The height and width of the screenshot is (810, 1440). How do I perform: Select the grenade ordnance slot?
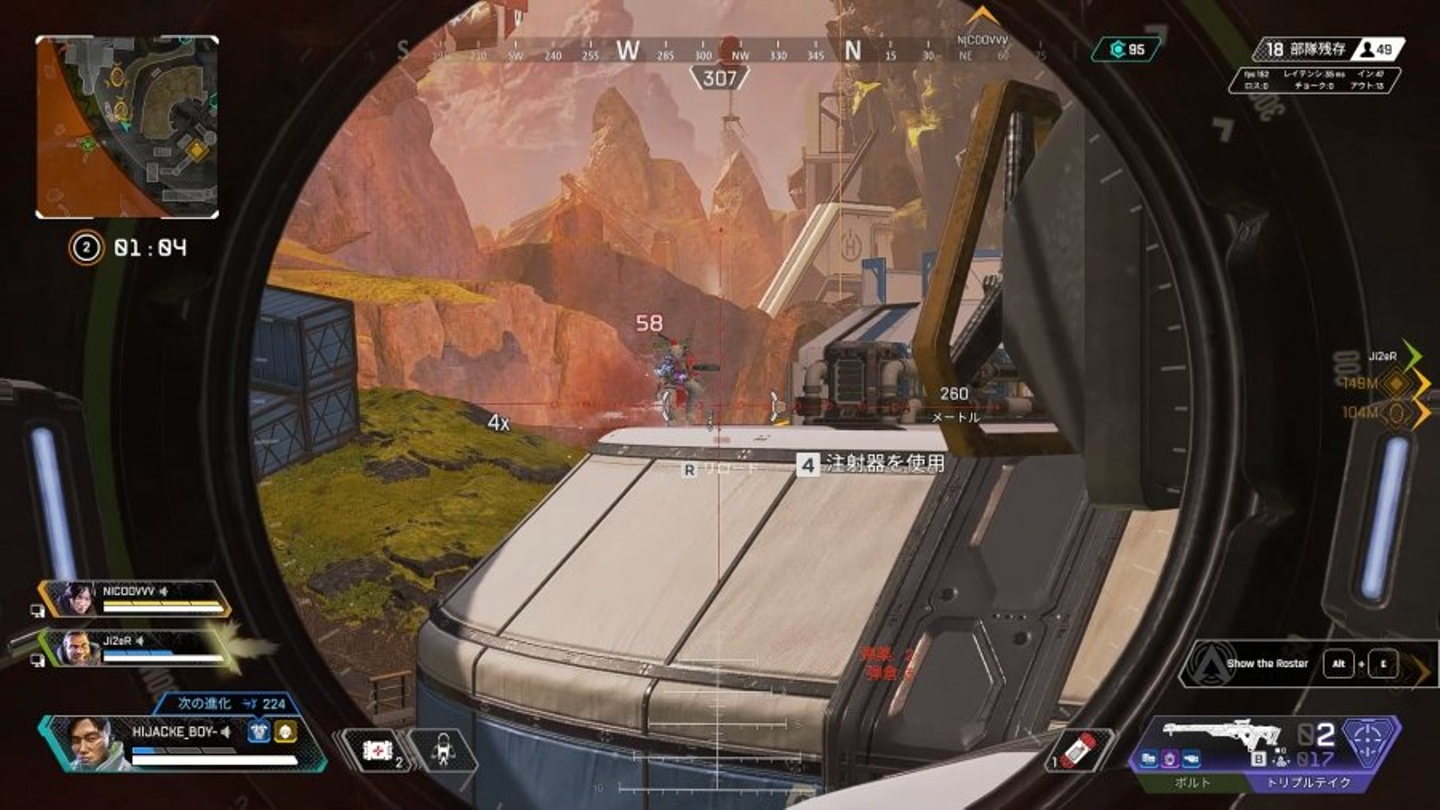point(1078,750)
